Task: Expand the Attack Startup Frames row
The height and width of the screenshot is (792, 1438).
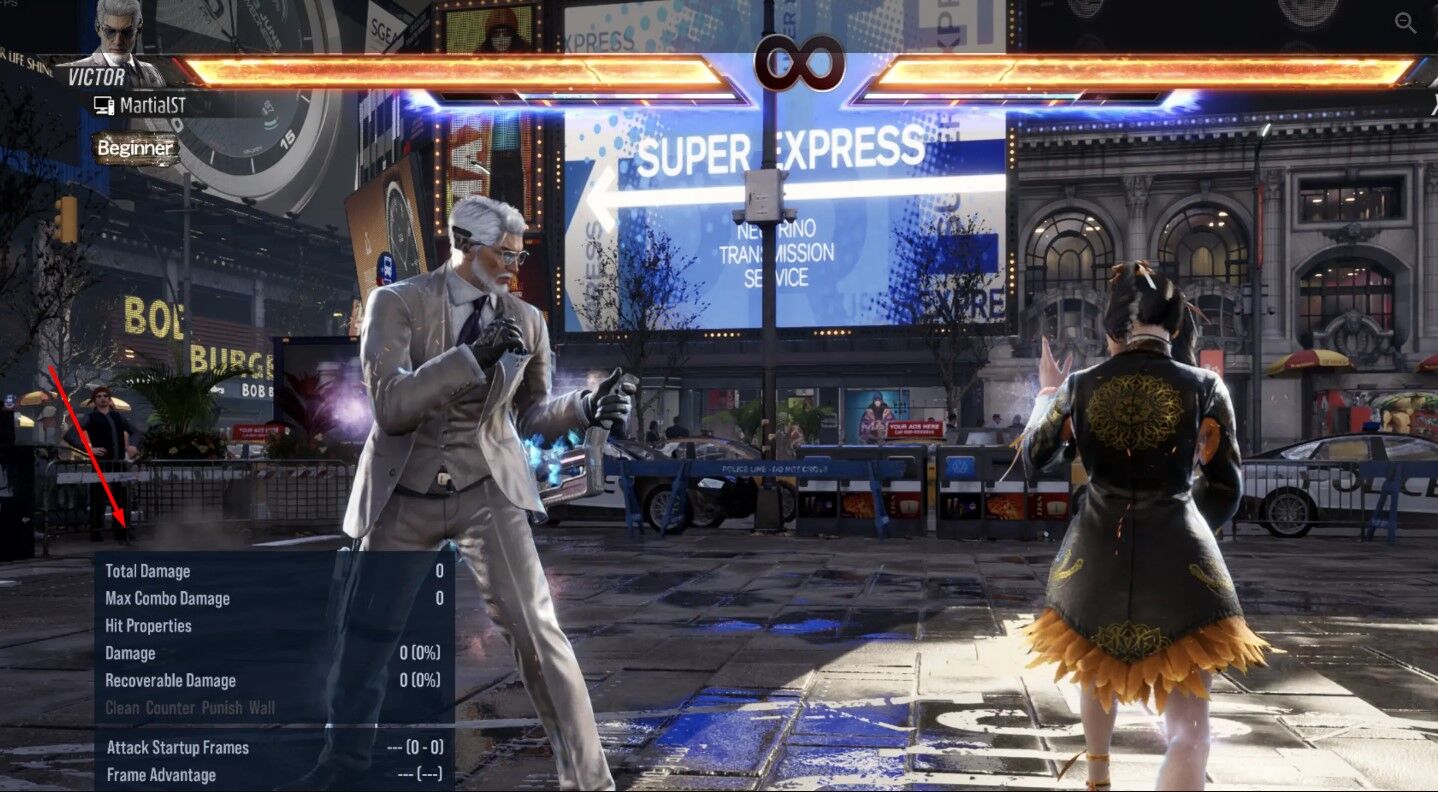Action: click(x=179, y=746)
